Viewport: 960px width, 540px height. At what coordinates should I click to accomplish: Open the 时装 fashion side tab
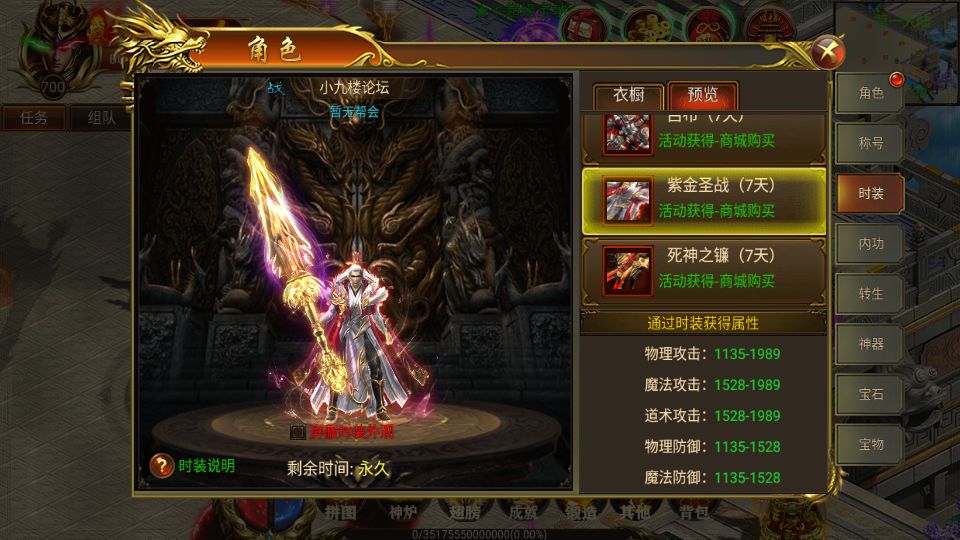pos(870,194)
